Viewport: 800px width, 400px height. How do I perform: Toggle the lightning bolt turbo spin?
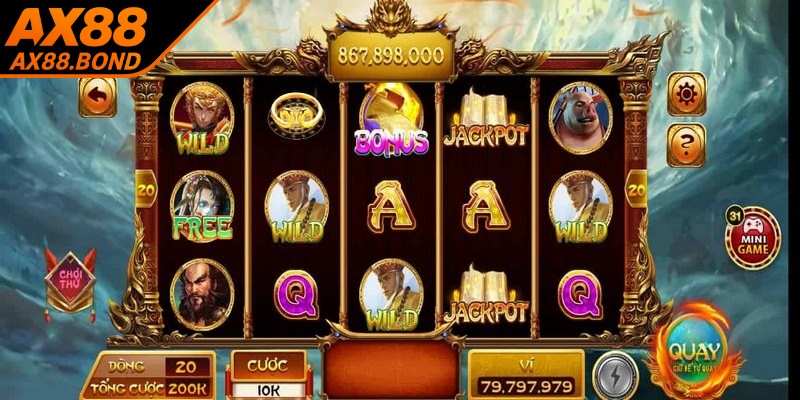click(614, 376)
